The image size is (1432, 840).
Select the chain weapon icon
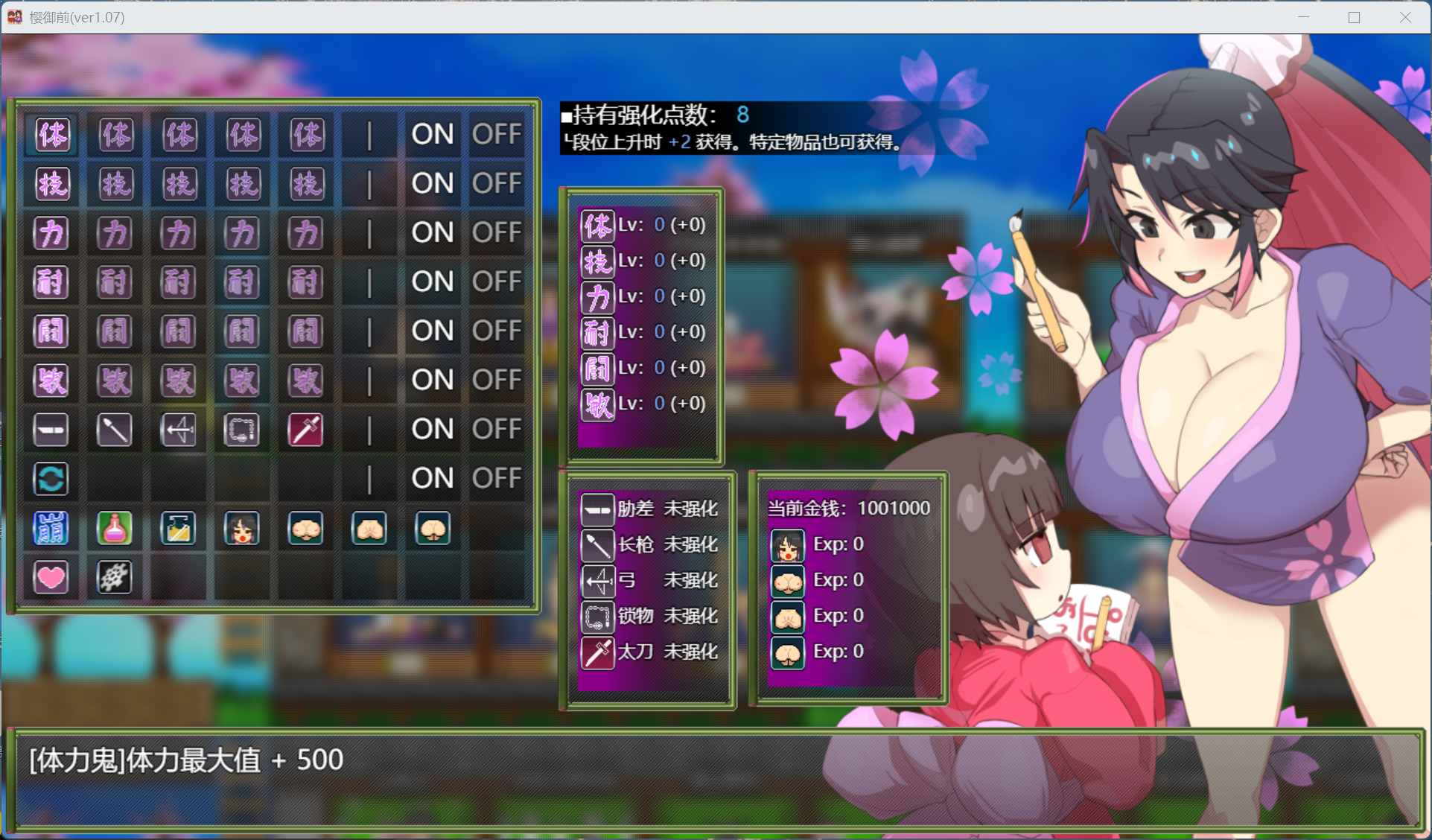click(x=242, y=430)
